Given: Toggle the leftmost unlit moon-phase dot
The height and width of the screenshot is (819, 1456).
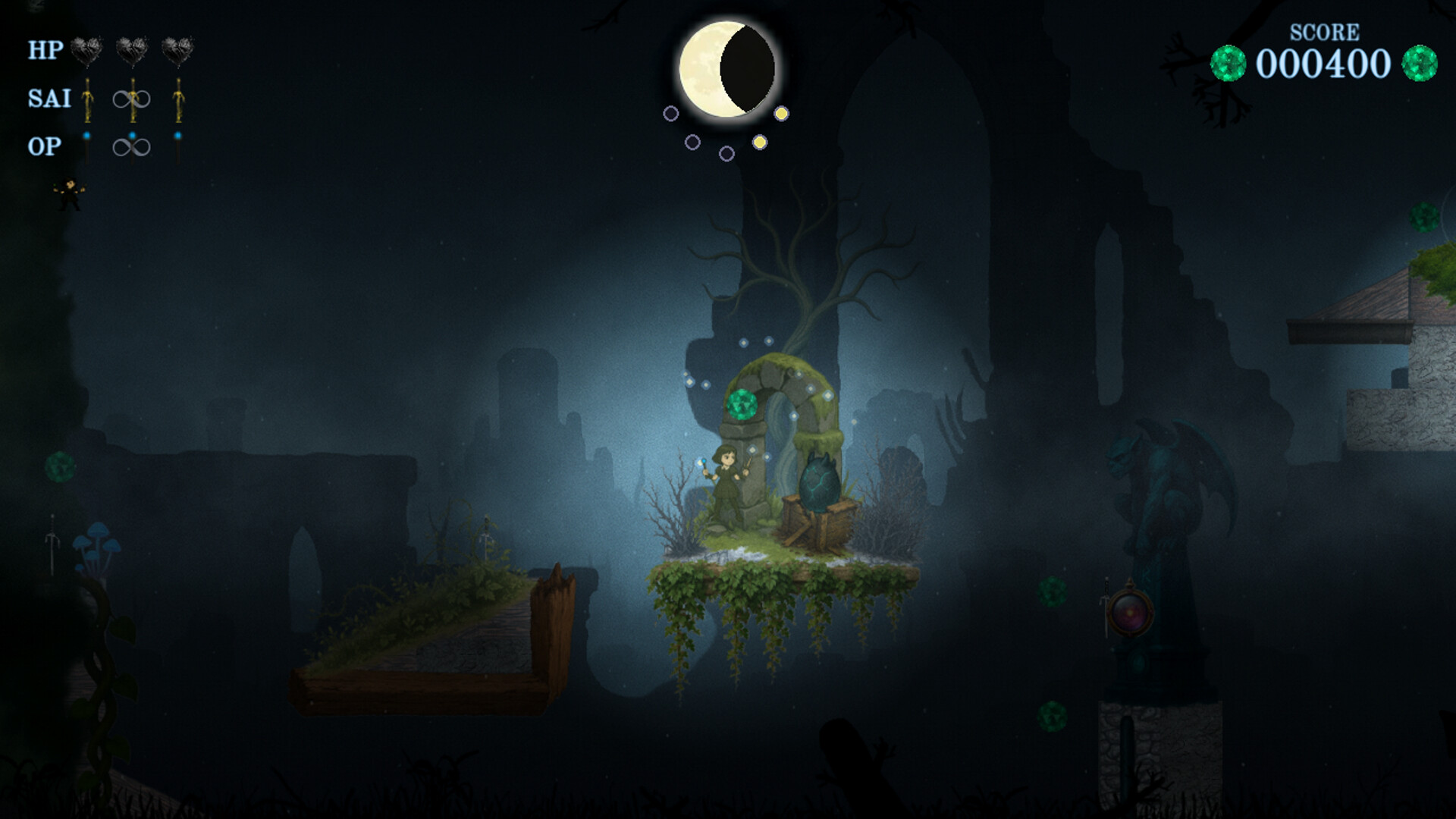Looking at the screenshot, I should pos(672,114).
